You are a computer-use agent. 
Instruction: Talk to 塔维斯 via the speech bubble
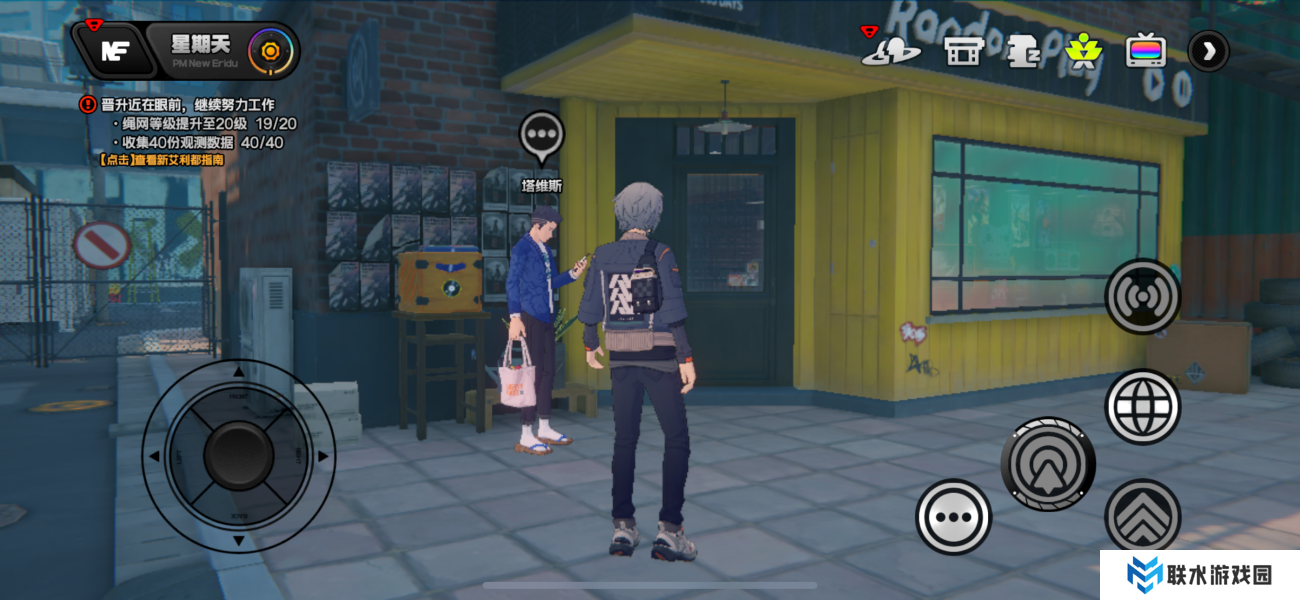[x=542, y=135]
